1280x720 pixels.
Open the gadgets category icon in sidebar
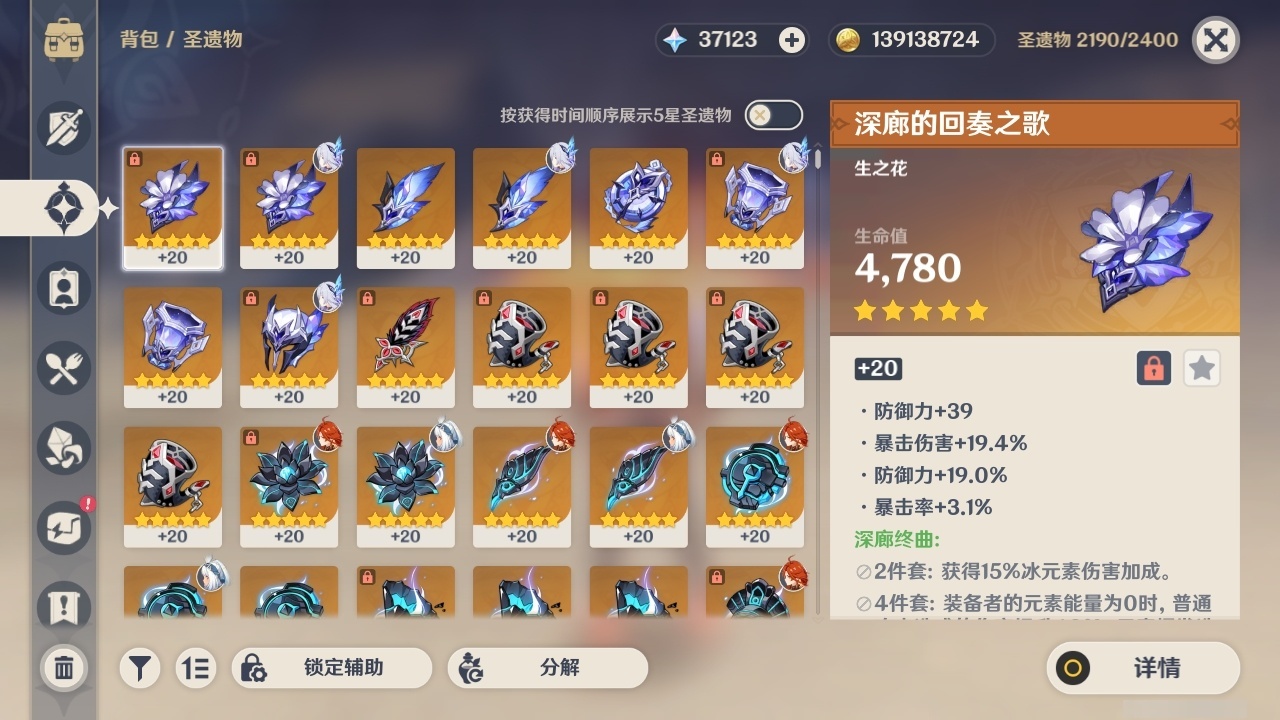pos(62,528)
